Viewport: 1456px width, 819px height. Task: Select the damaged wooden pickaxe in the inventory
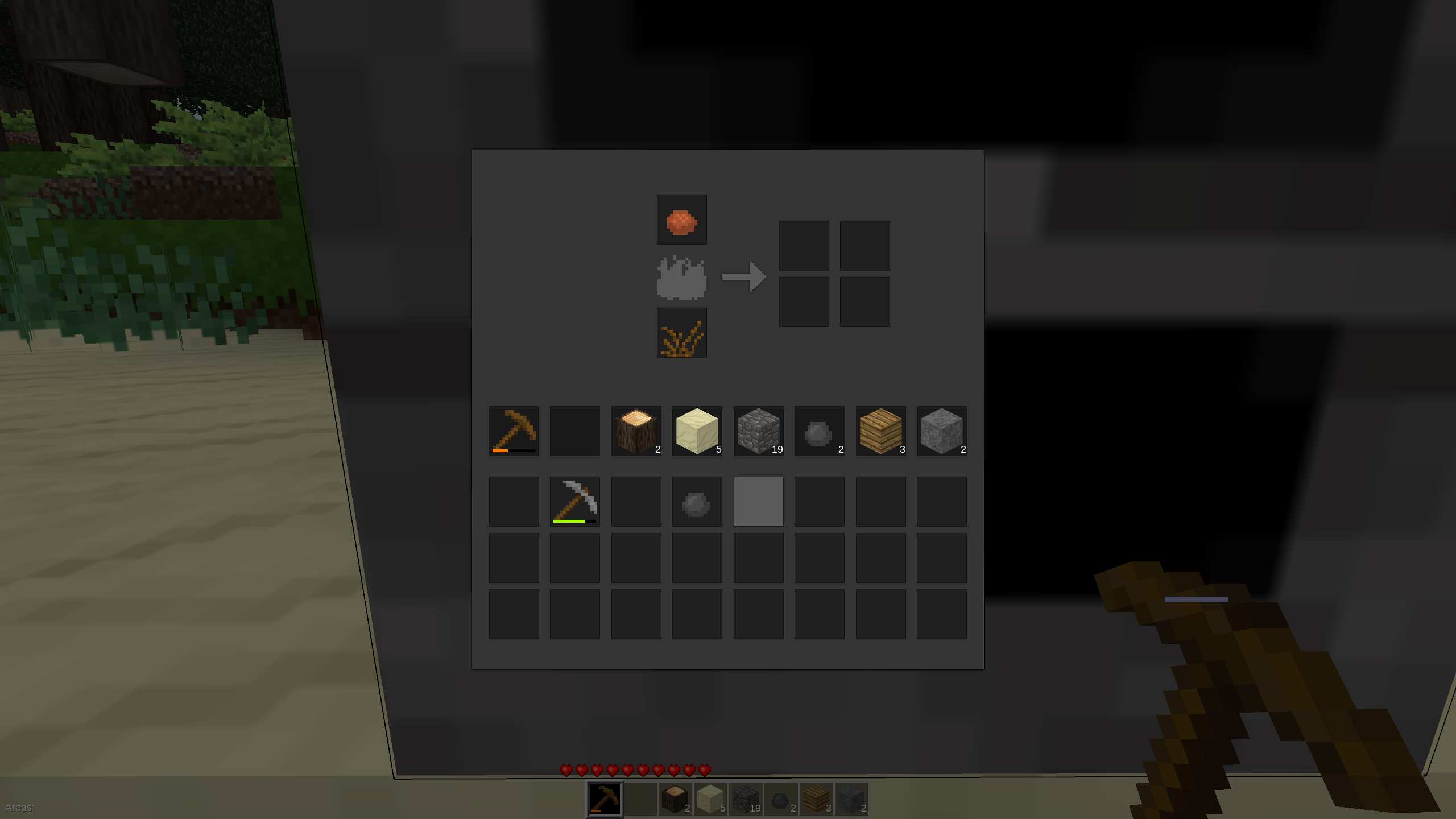514,431
